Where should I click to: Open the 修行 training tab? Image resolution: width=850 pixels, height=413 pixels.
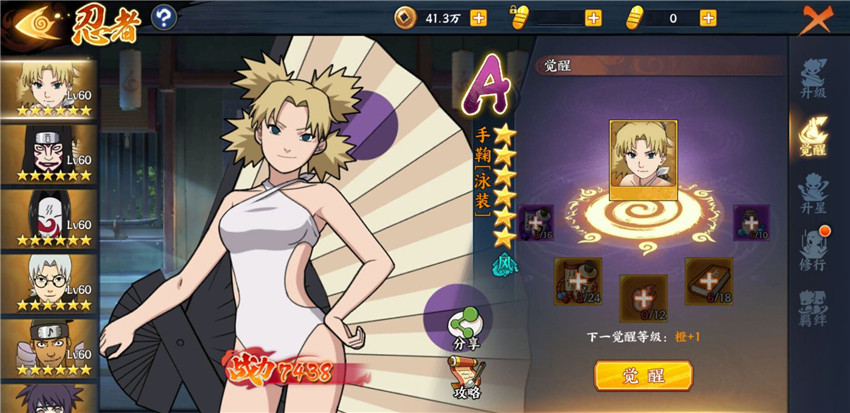tap(814, 246)
